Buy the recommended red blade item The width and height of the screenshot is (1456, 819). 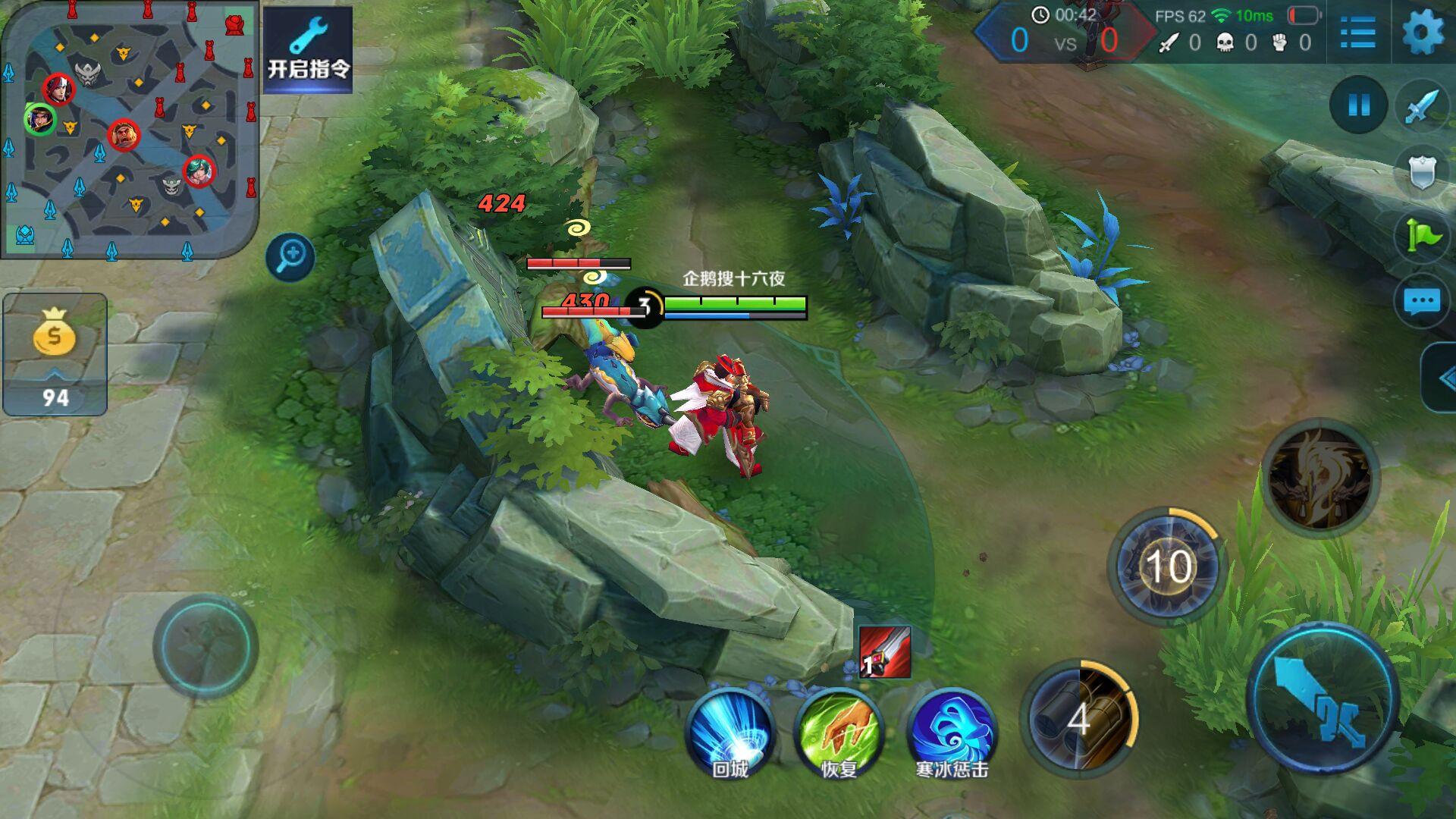pos(884,652)
